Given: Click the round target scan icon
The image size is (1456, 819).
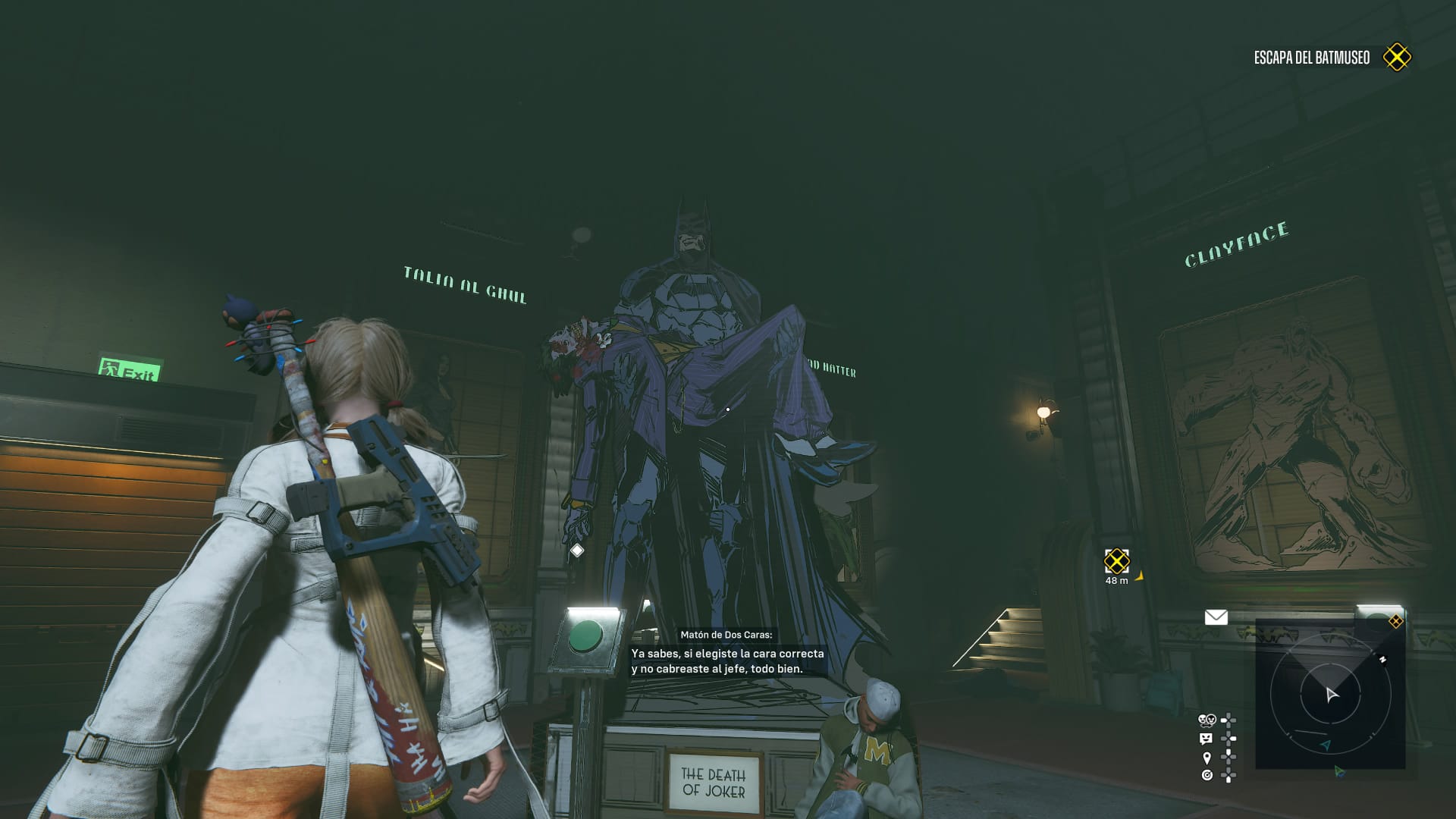Looking at the screenshot, I should tap(1207, 775).
